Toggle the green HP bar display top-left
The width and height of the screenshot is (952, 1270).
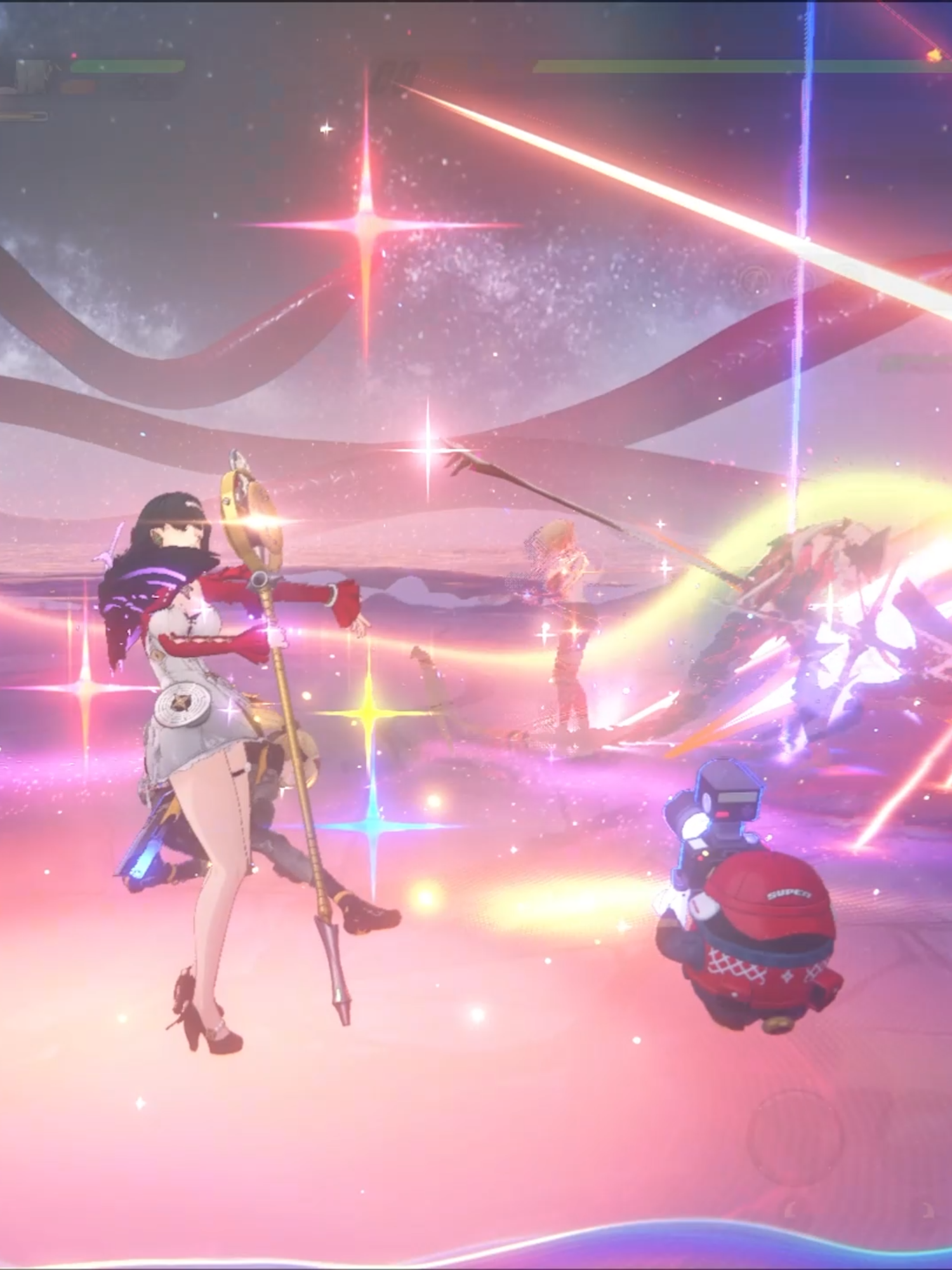[127, 66]
